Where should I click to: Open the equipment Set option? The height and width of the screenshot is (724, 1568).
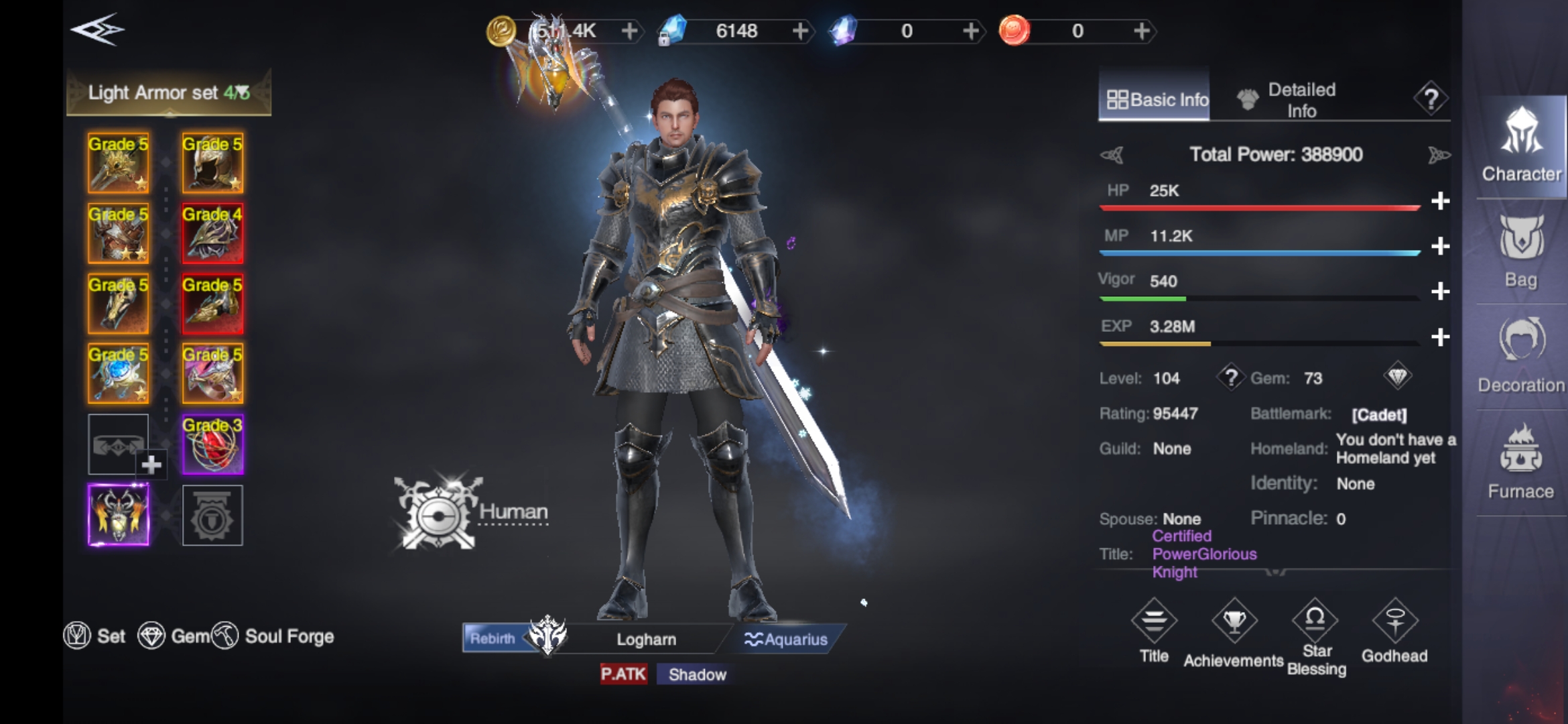click(95, 636)
